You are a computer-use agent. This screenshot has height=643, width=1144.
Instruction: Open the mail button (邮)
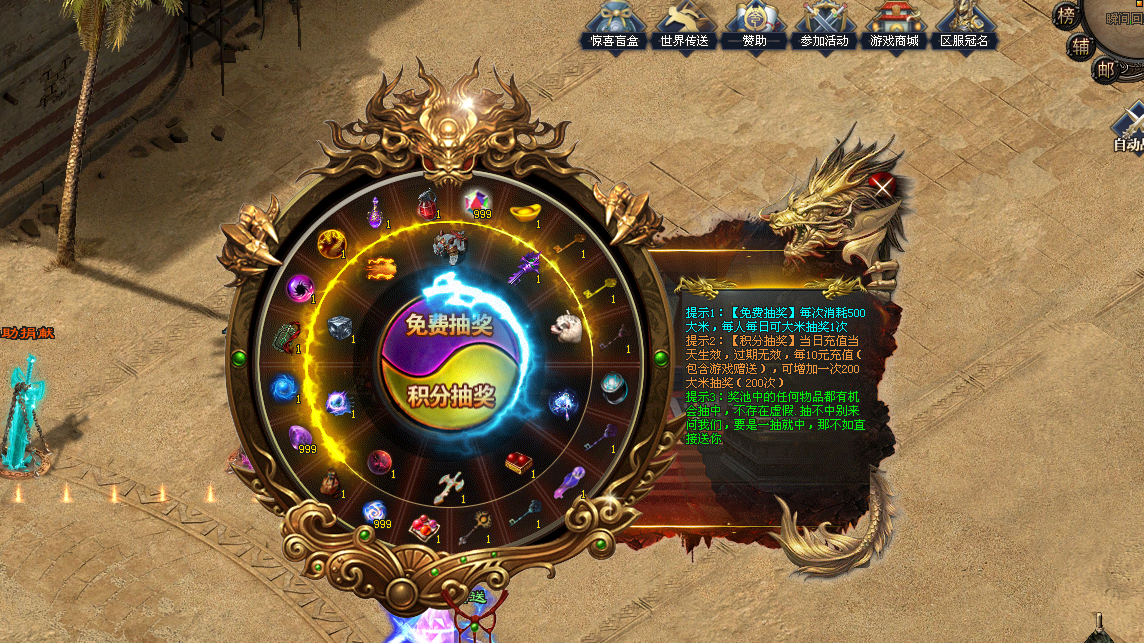tap(1104, 69)
